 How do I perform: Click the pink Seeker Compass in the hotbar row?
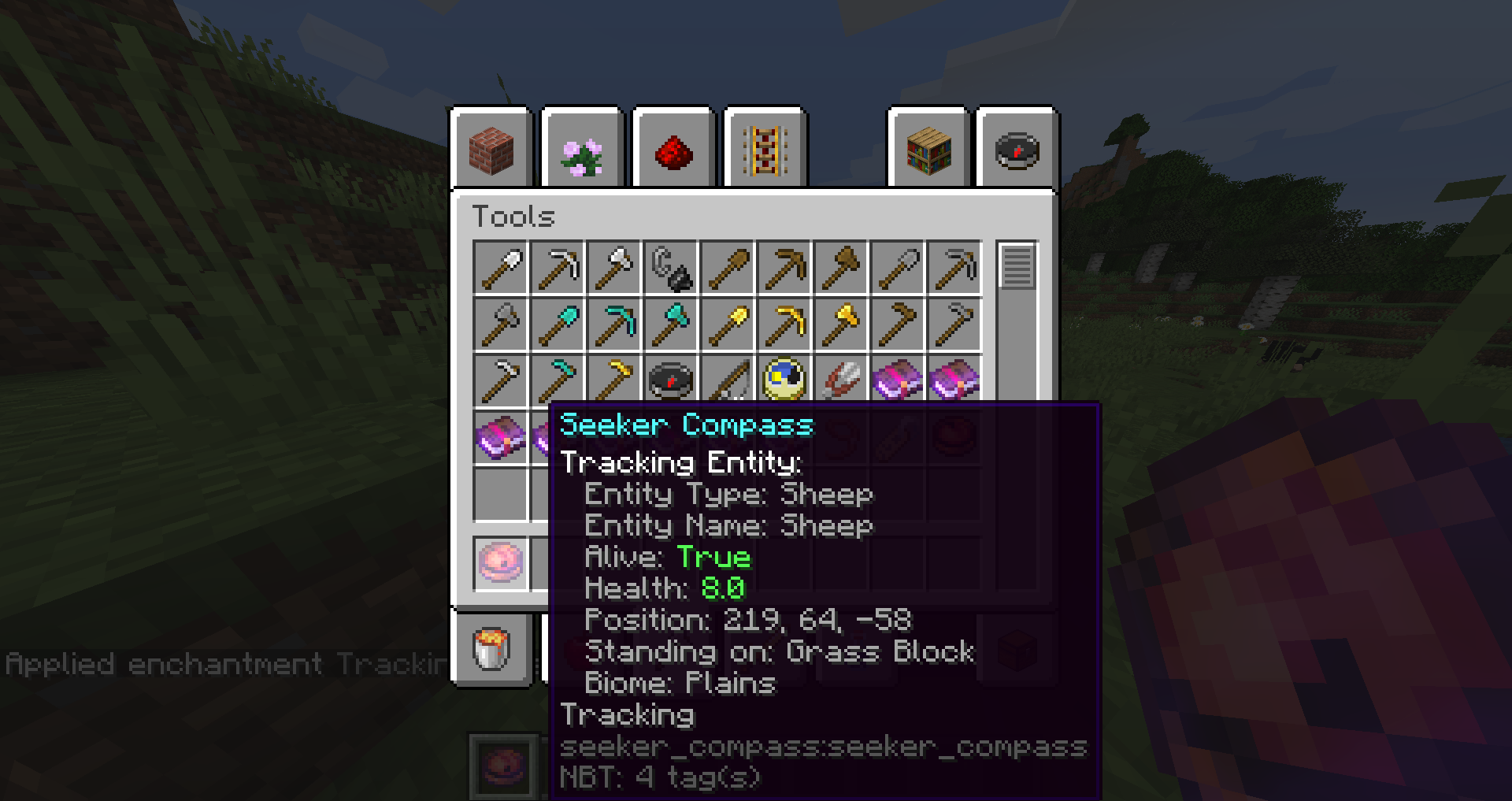tap(501, 562)
